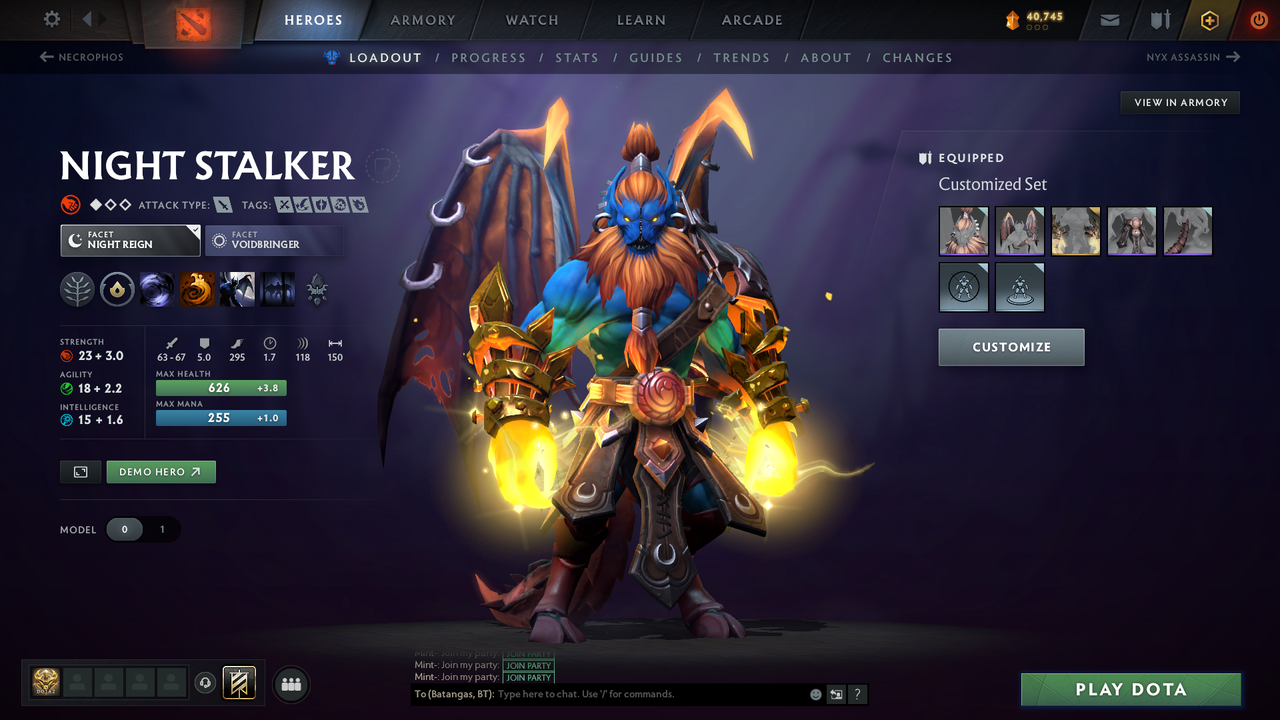1280x720 pixels.
Task: Click a JOIN PARTY link in chat
Action: click(x=529, y=665)
